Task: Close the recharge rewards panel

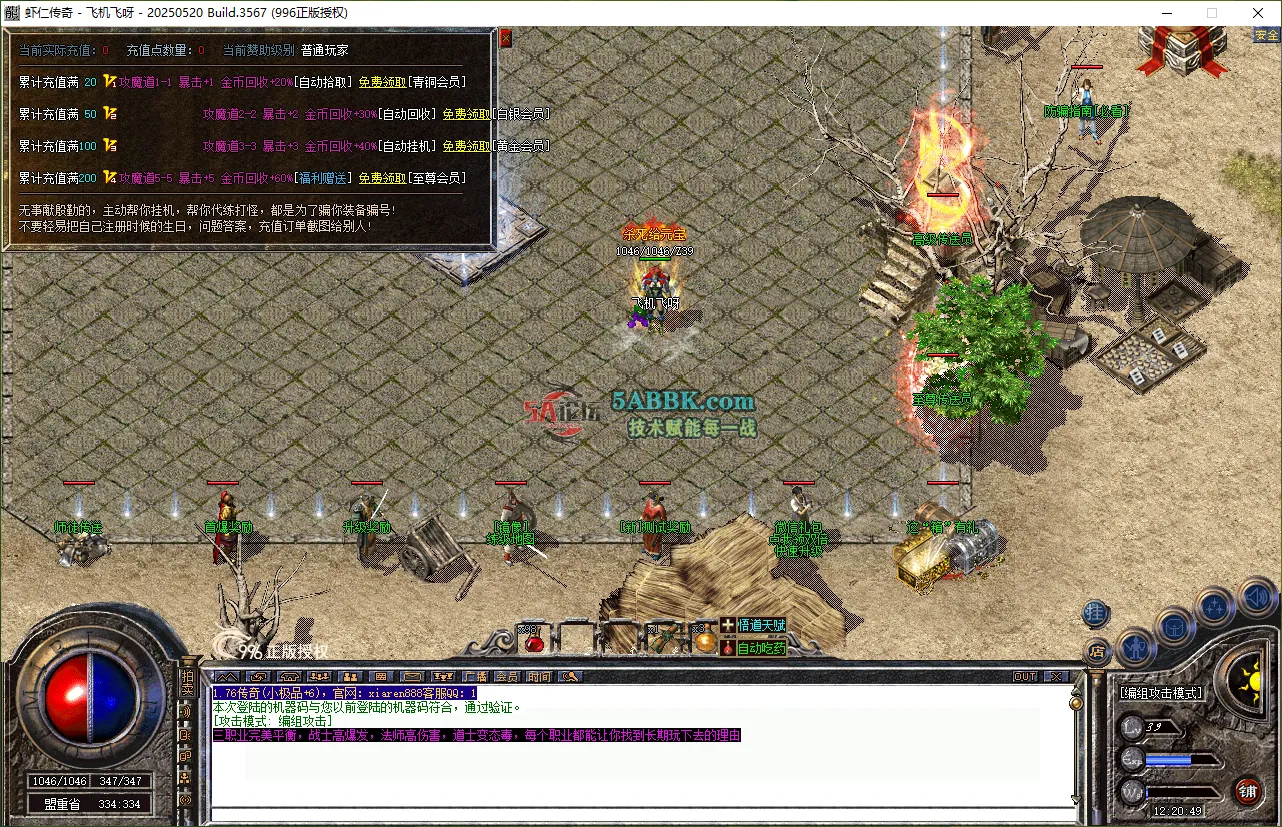Action: click(505, 38)
